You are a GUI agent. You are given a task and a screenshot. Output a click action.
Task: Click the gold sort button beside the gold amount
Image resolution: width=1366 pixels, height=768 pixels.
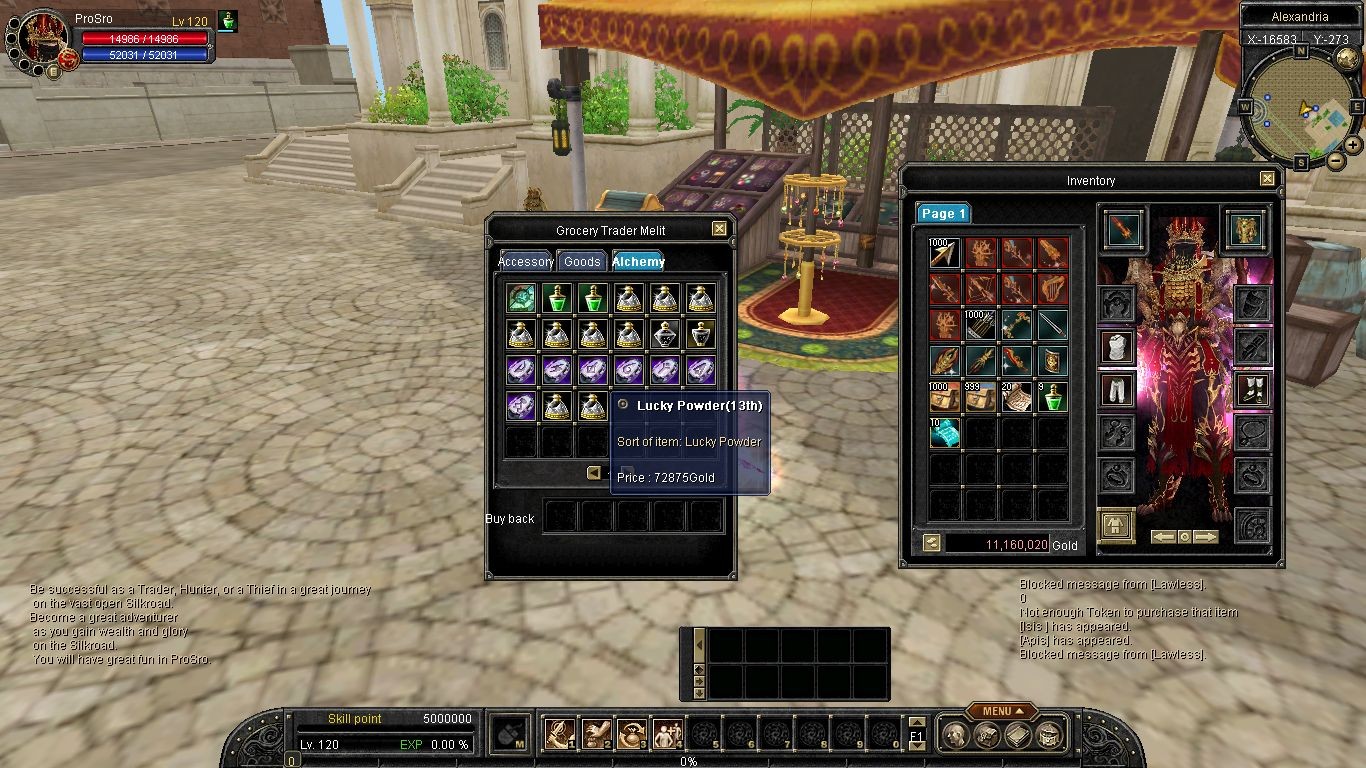point(932,544)
